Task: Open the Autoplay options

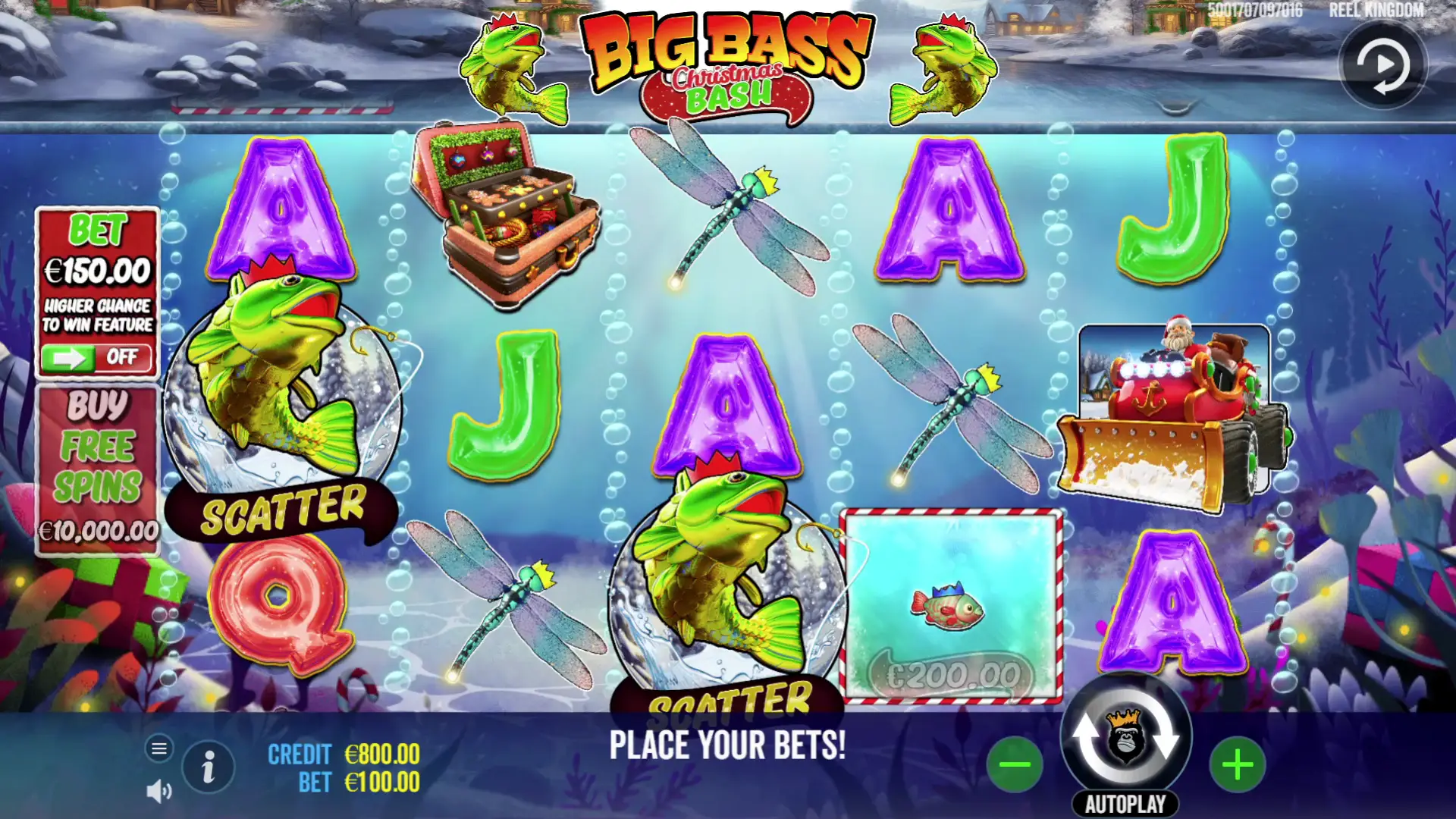Action: [x=1125, y=805]
